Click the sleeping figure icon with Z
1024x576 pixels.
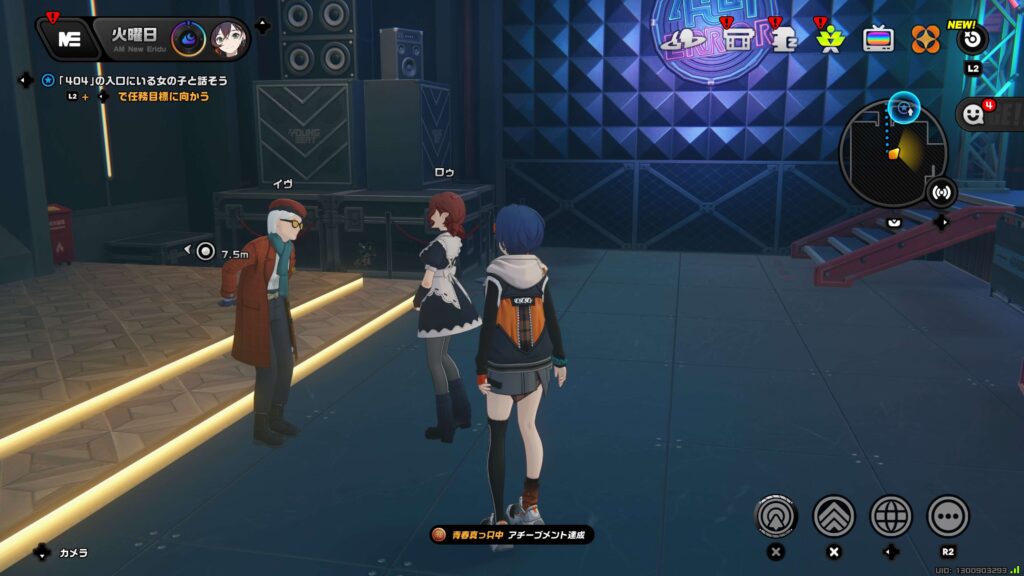click(x=783, y=39)
